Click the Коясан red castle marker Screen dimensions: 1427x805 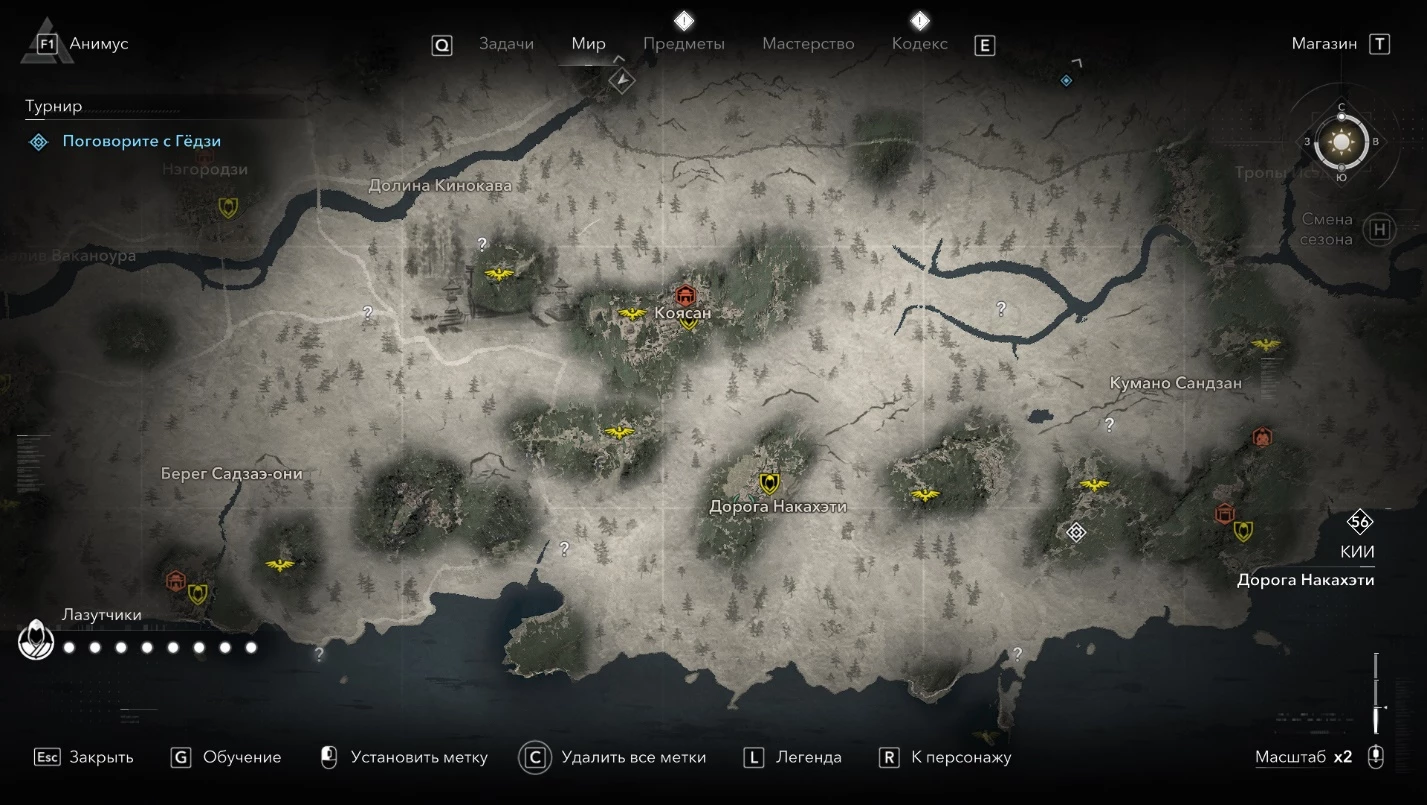685,296
